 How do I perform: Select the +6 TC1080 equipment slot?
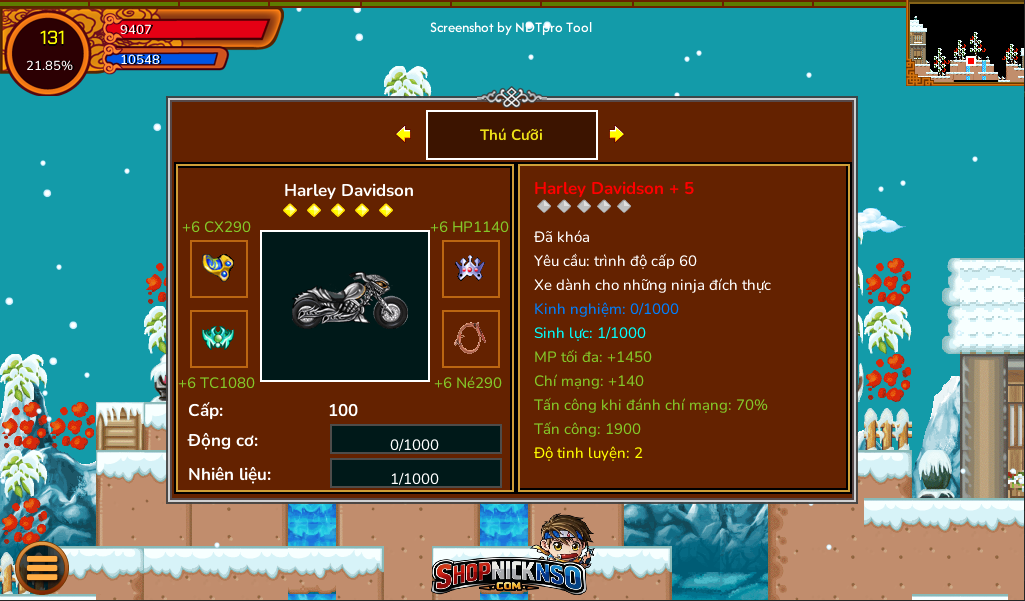click(219, 339)
